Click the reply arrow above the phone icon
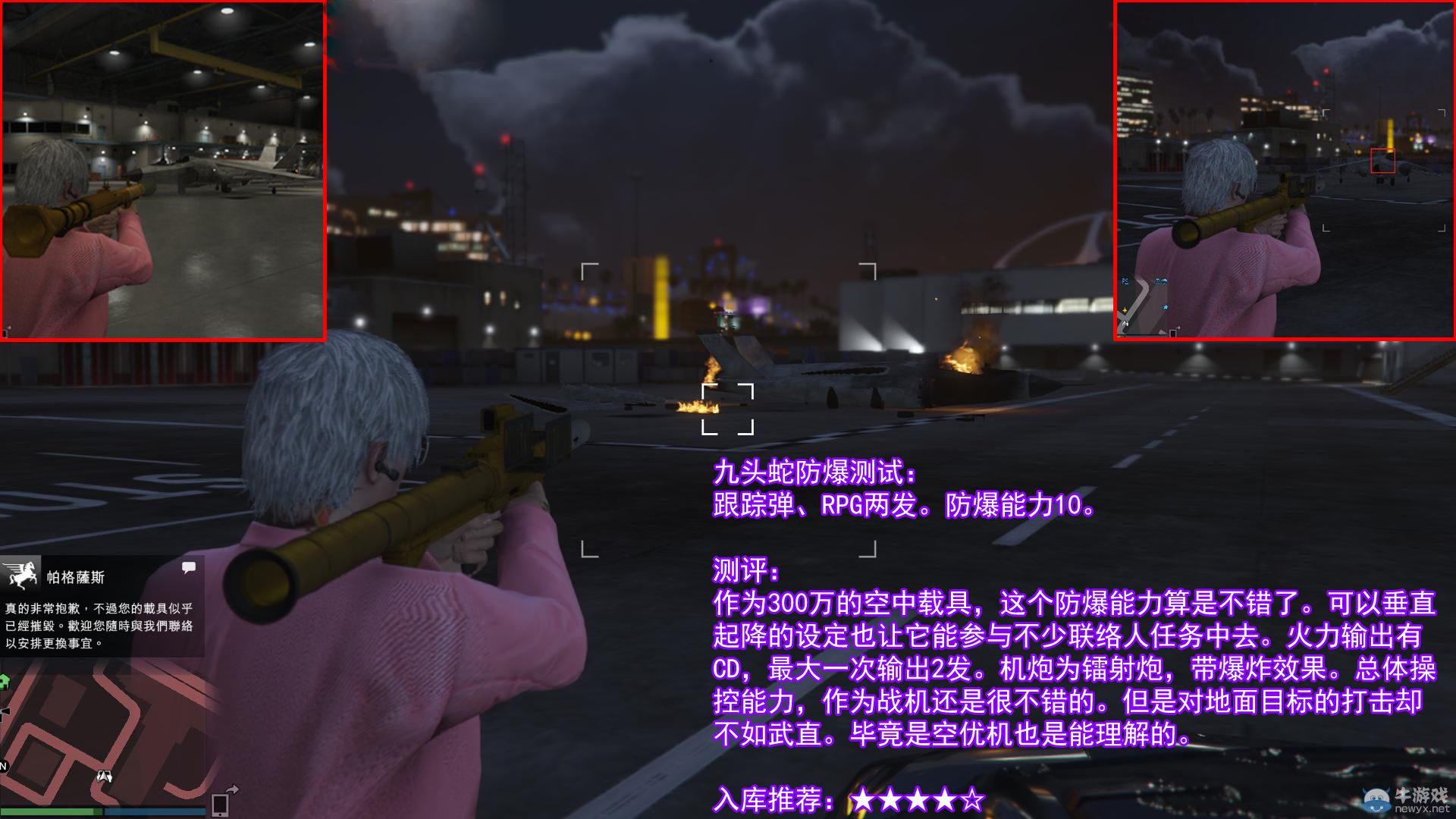The image size is (1456, 819). [x=232, y=789]
